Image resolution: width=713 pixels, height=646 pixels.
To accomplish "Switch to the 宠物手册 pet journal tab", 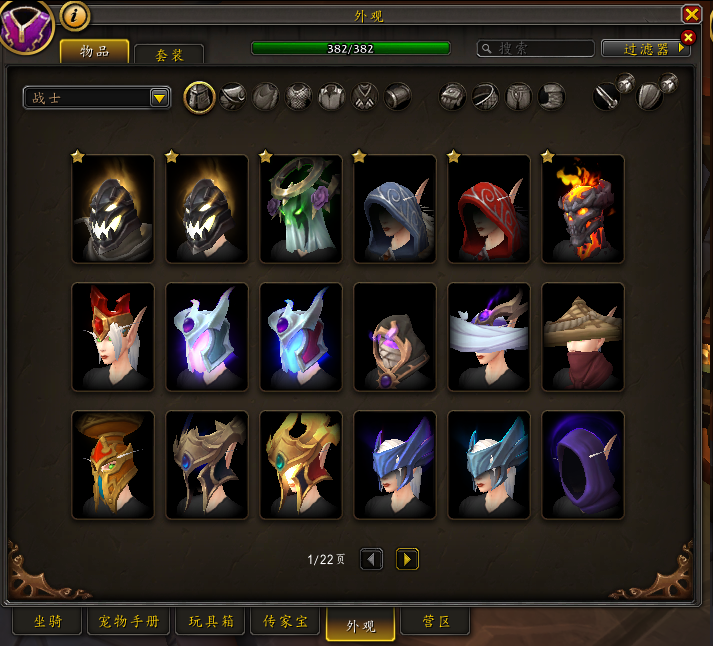I will pos(129,622).
